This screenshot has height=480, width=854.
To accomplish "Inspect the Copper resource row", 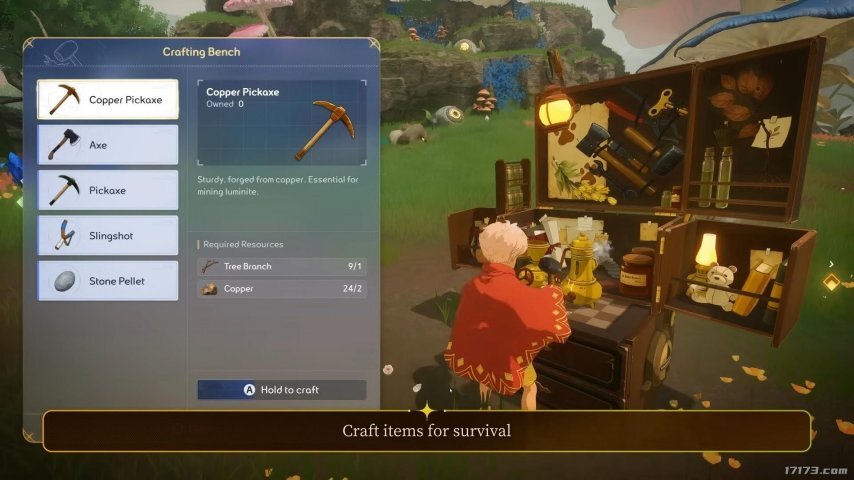I will pos(282,289).
